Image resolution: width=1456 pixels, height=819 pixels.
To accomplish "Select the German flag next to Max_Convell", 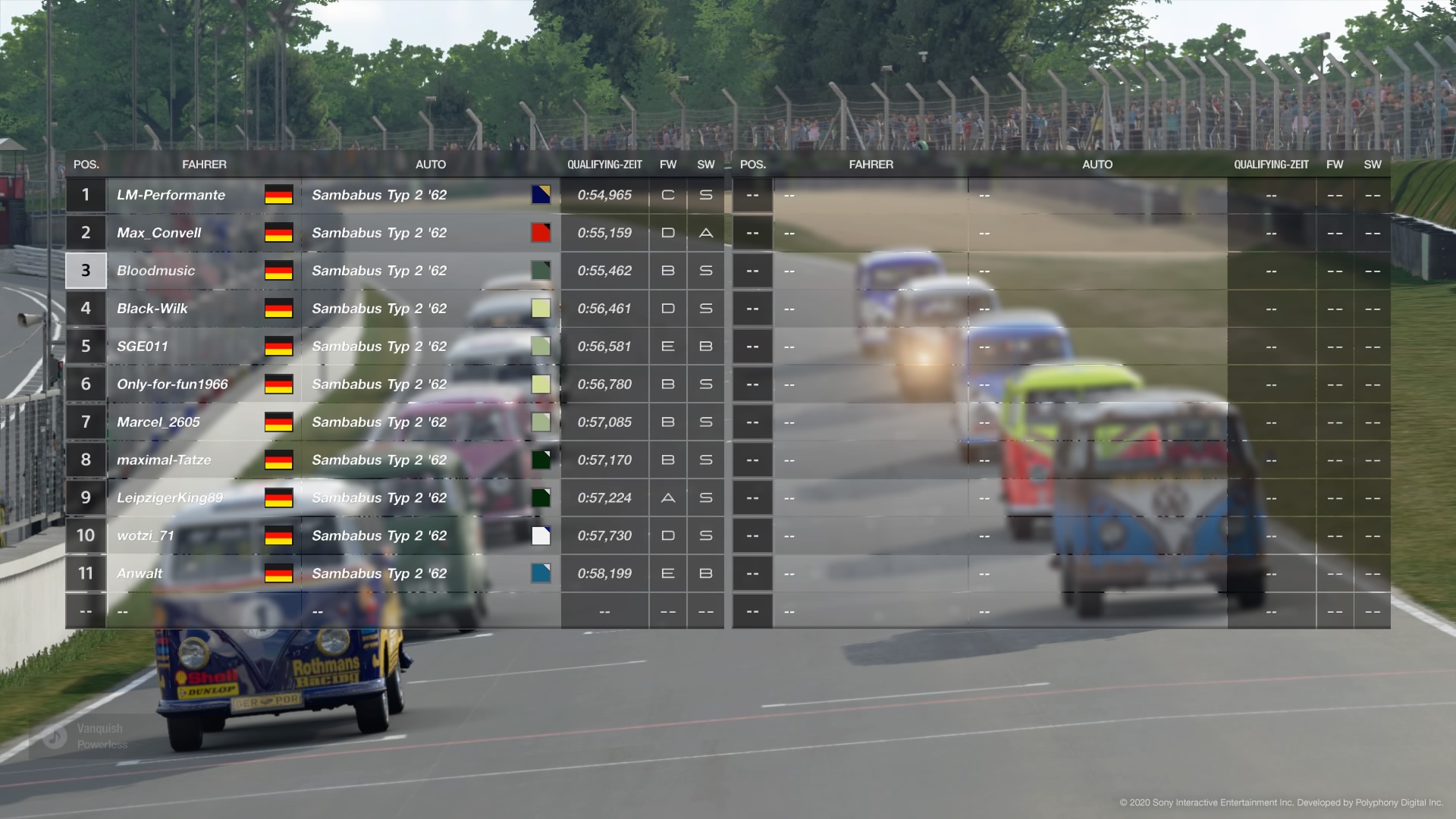I will pos(278,233).
